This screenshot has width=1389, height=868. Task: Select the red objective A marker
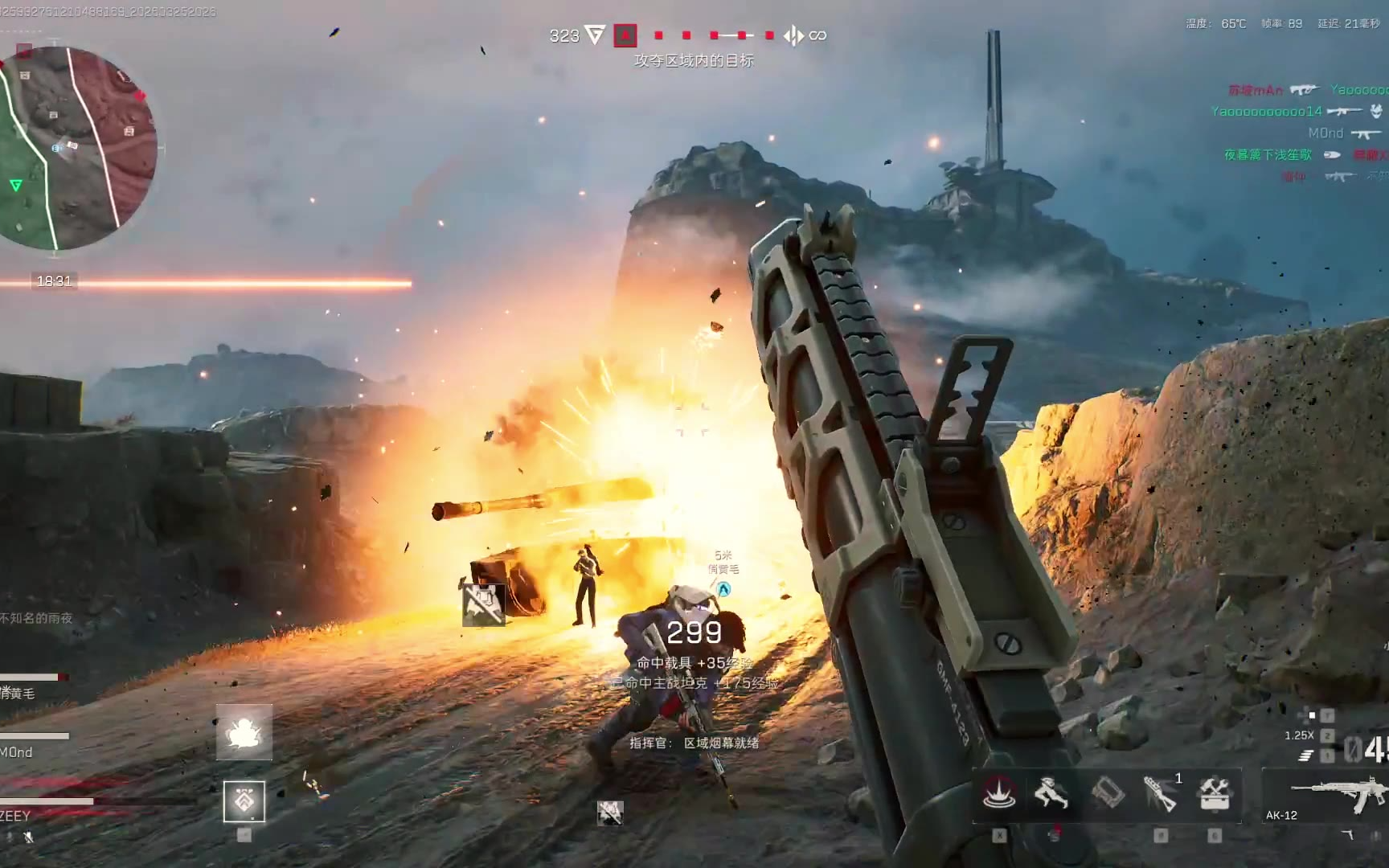point(625,35)
